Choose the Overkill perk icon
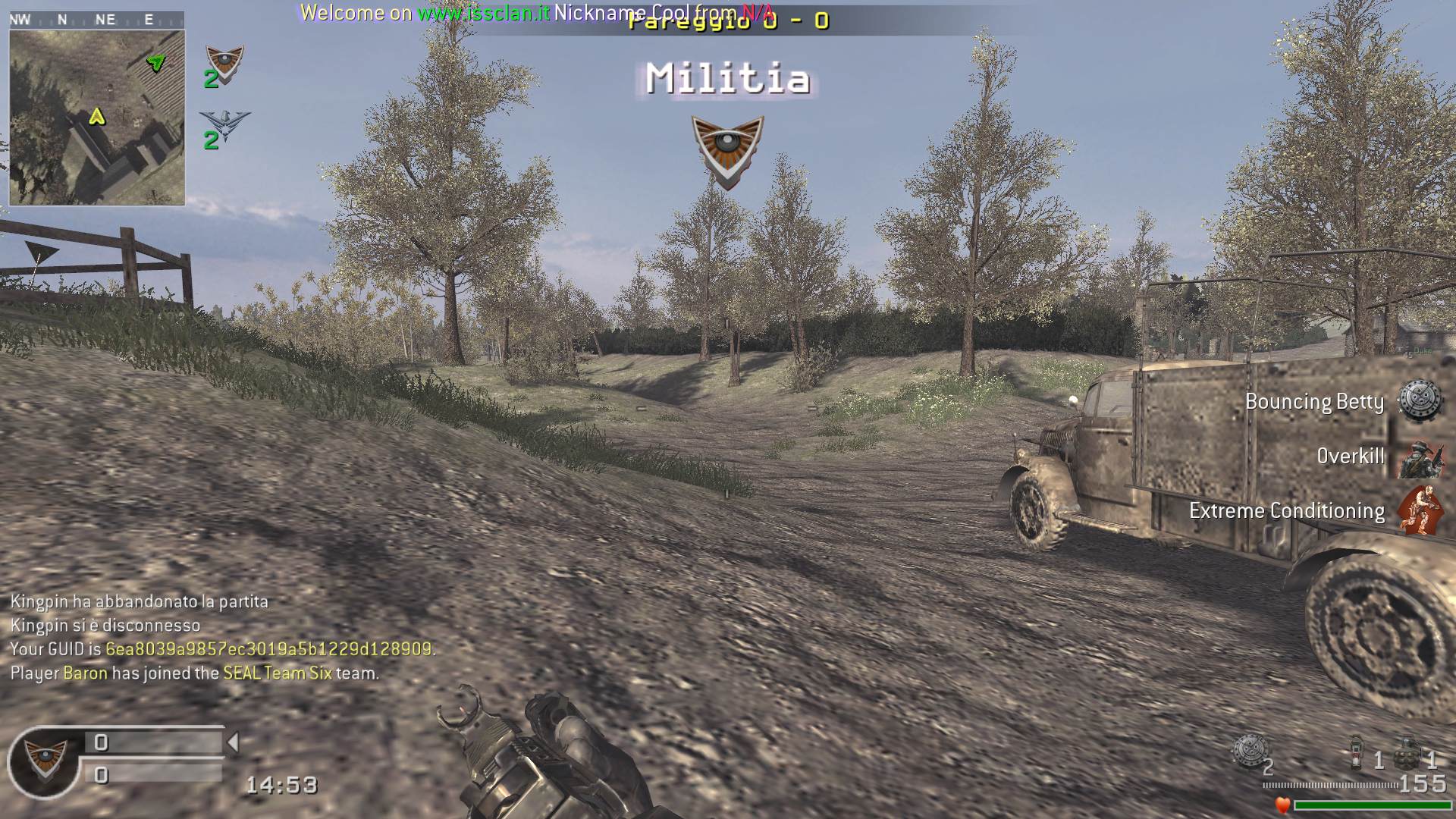1456x819 pixels. [x=1420, y=457]
